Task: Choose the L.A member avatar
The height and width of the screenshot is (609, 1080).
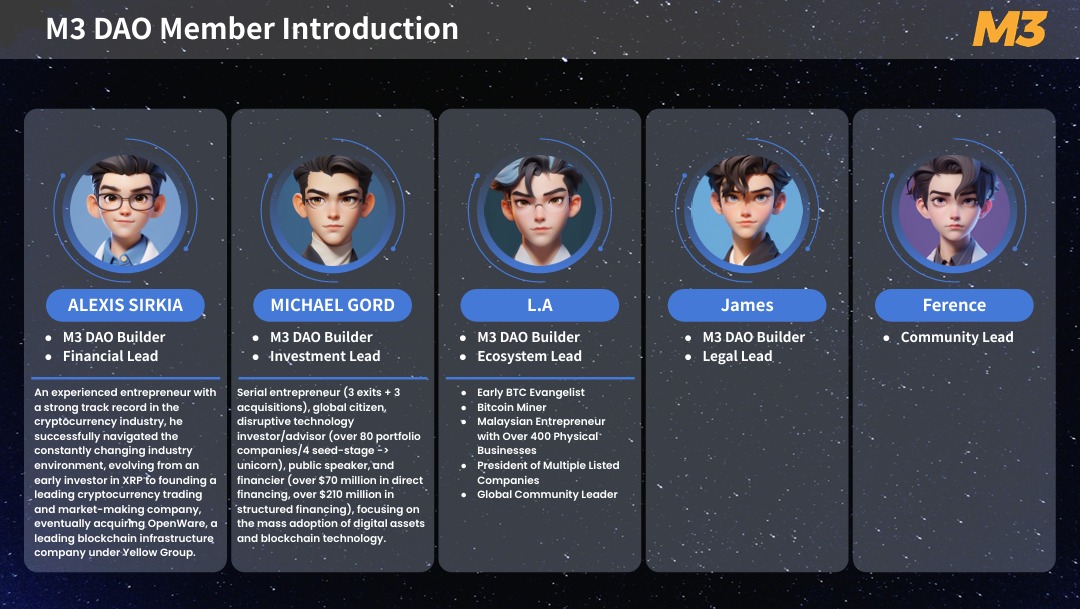Action: (x=539, y=212)
